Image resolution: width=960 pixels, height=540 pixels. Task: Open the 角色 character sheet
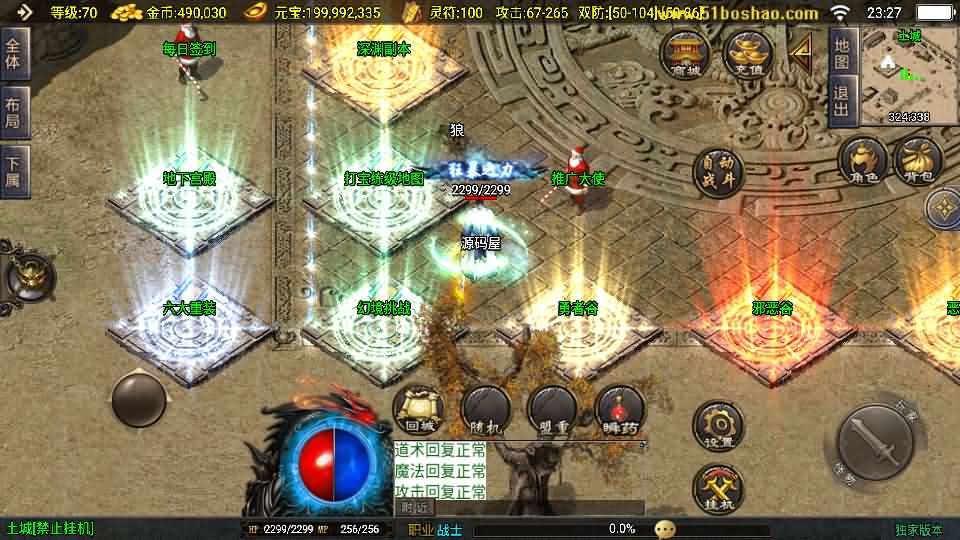862,162
